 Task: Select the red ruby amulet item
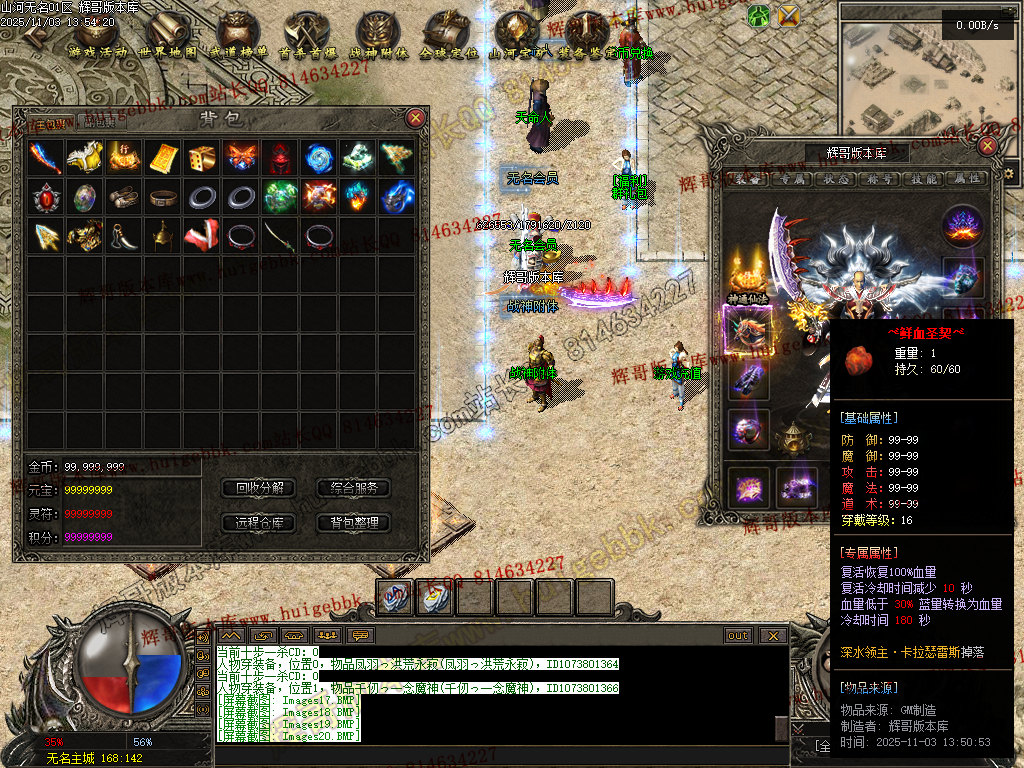pos(46,196)
